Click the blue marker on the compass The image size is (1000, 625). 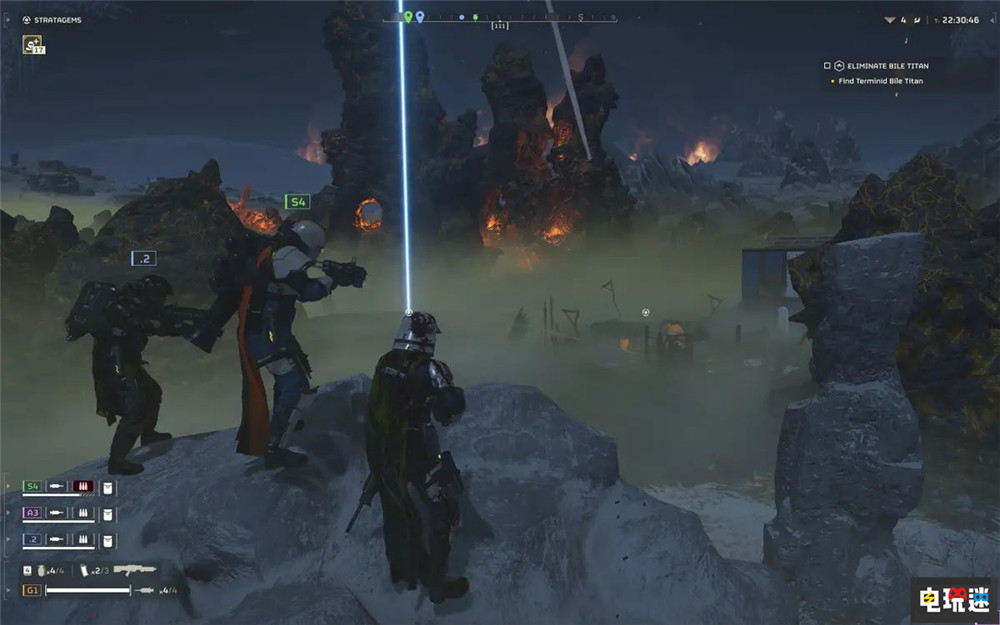pyautogui.click(x=420, y=17)
